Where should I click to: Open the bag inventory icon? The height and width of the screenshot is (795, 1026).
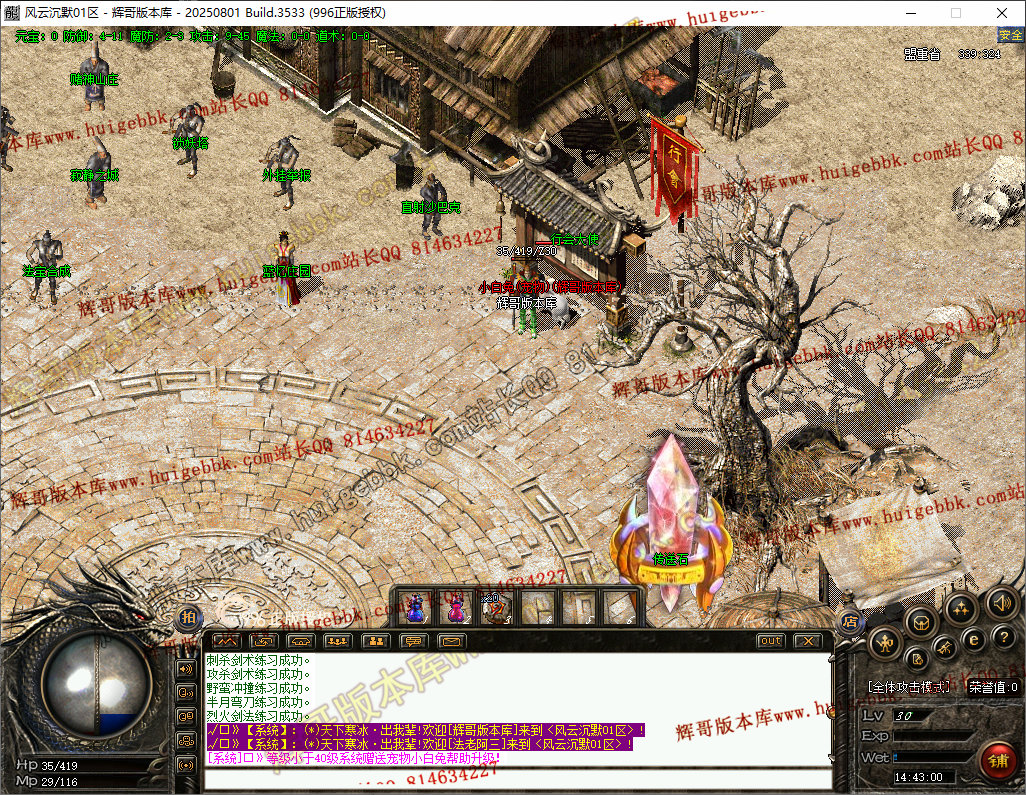(921, 623)
